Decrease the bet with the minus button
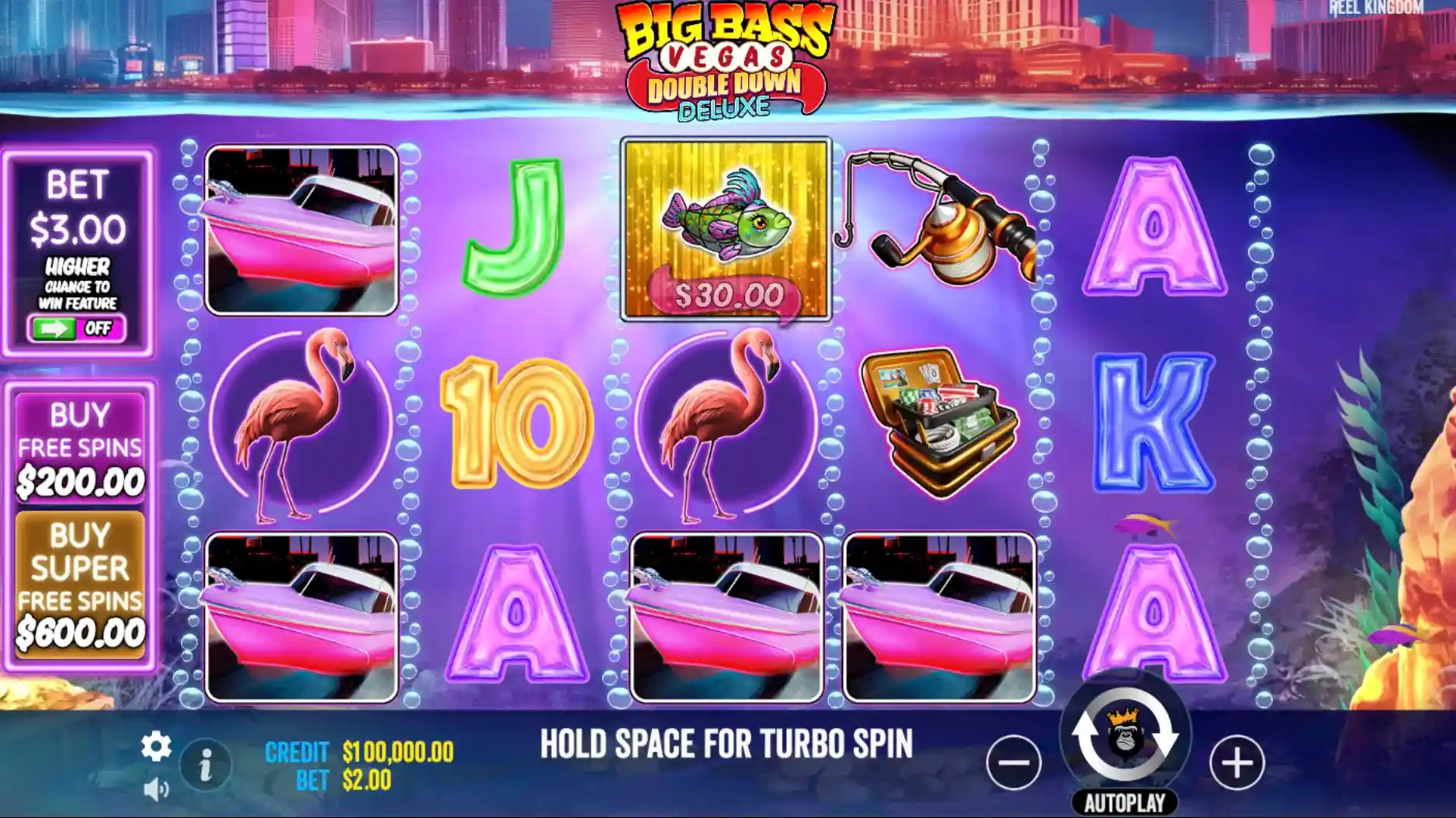The height and width of the screenshot is (818, 1456). point(1014,762)
